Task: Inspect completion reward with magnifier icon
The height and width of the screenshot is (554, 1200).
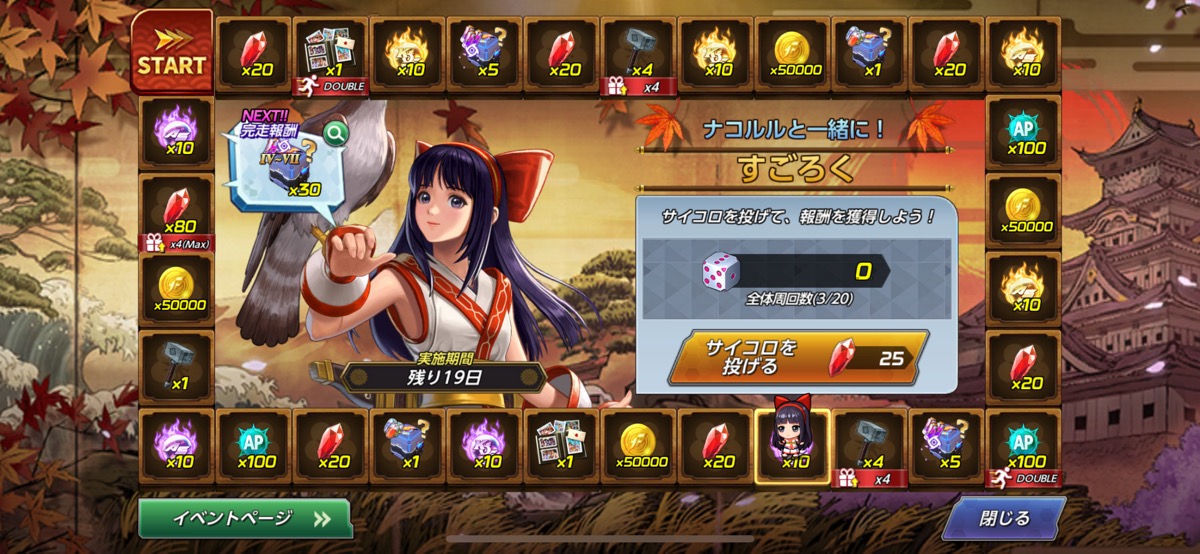Action: 336,131
